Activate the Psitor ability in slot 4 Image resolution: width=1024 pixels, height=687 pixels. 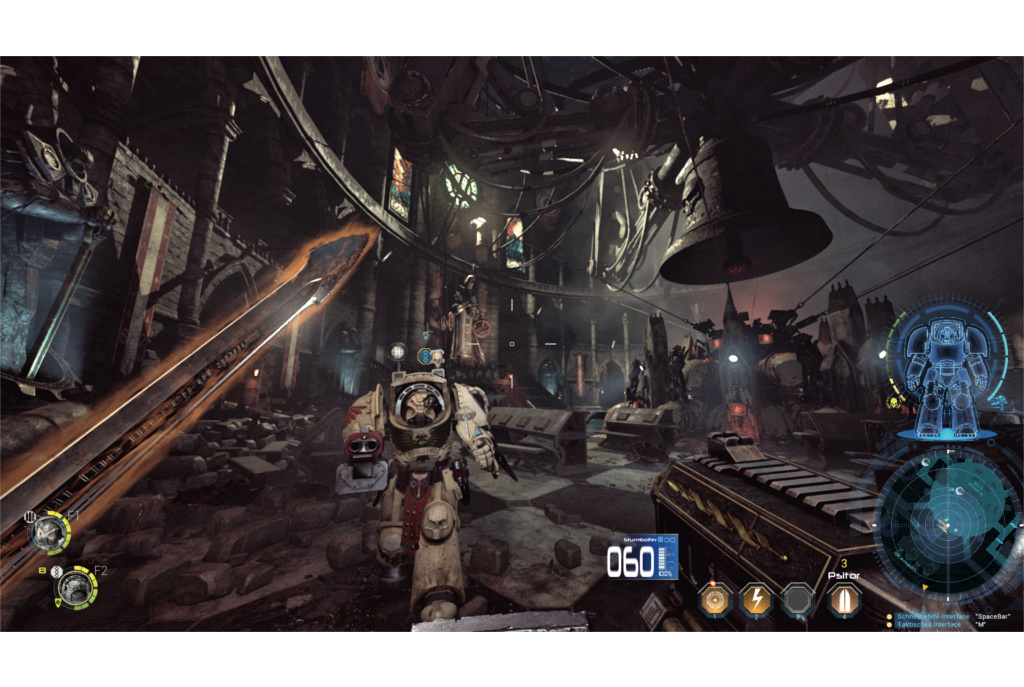[x=843, y=599]
